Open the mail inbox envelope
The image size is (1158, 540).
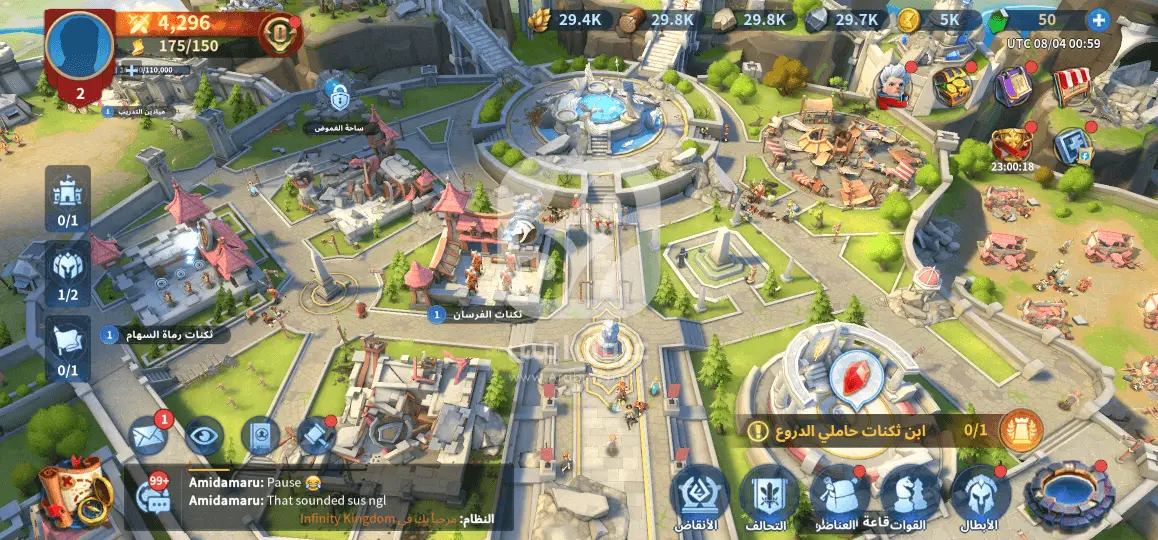pos(147,436)
